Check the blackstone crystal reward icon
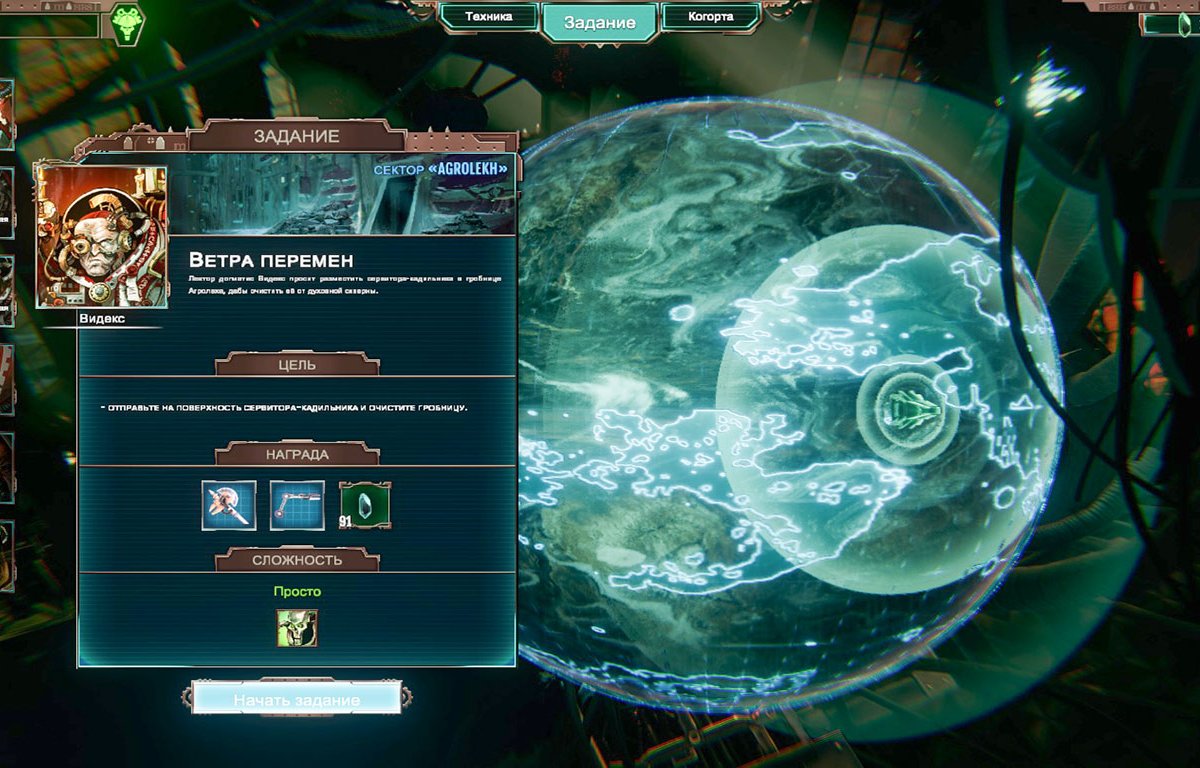Viewport: 1200px width, 768px height. (x=365, y=505)
